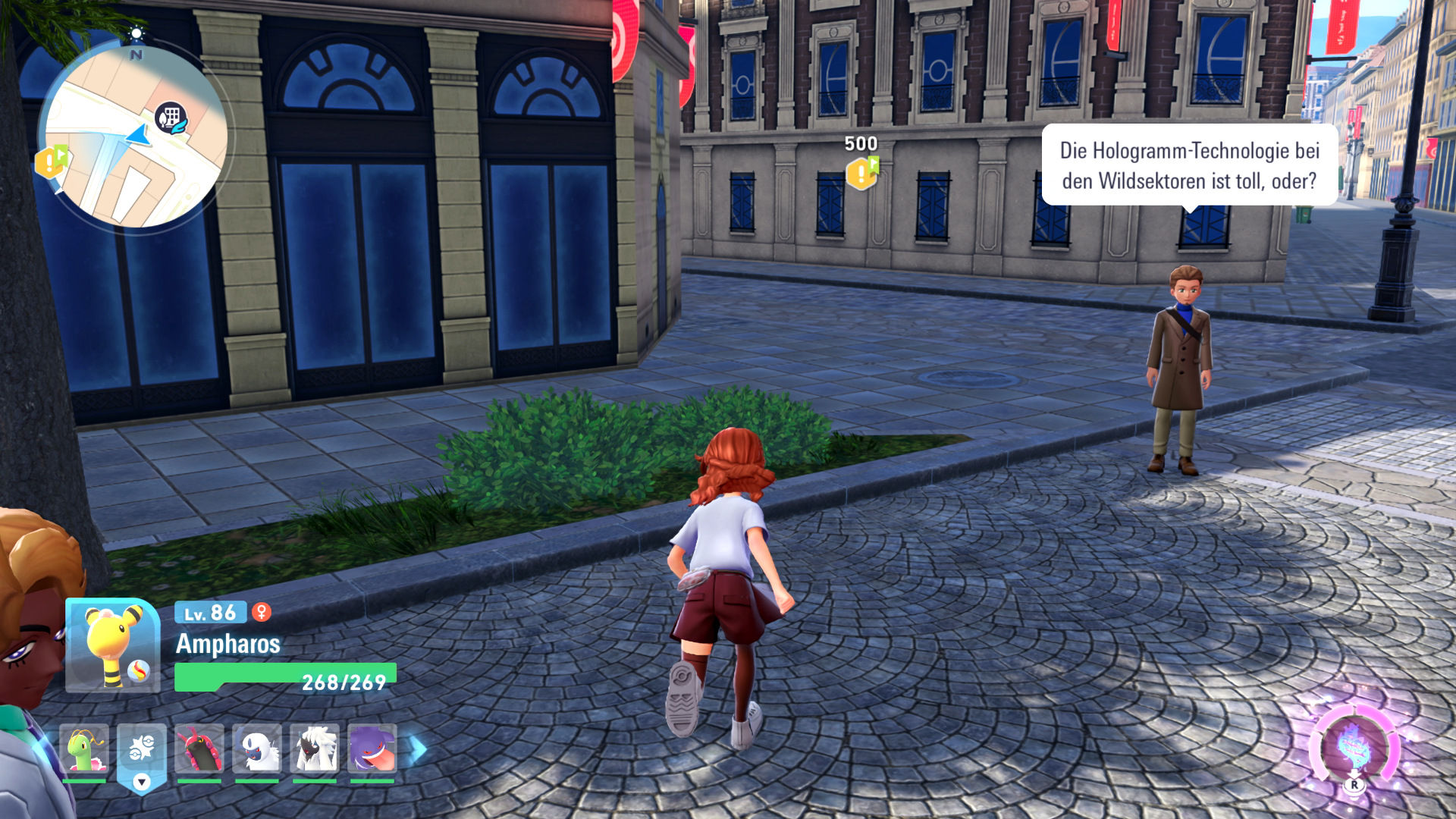
Task: Switch to Scolipede in the party bar
Action: coord(199,750)
